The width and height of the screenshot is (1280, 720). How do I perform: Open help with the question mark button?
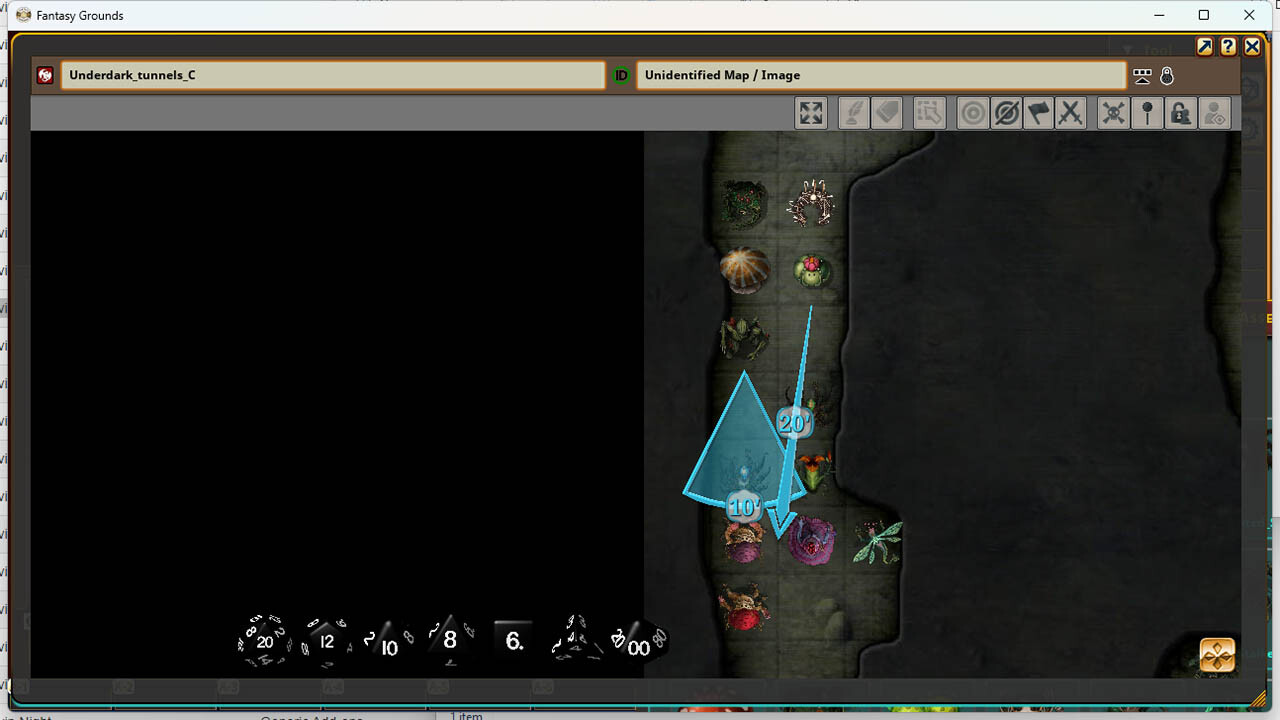point(1228,46)
